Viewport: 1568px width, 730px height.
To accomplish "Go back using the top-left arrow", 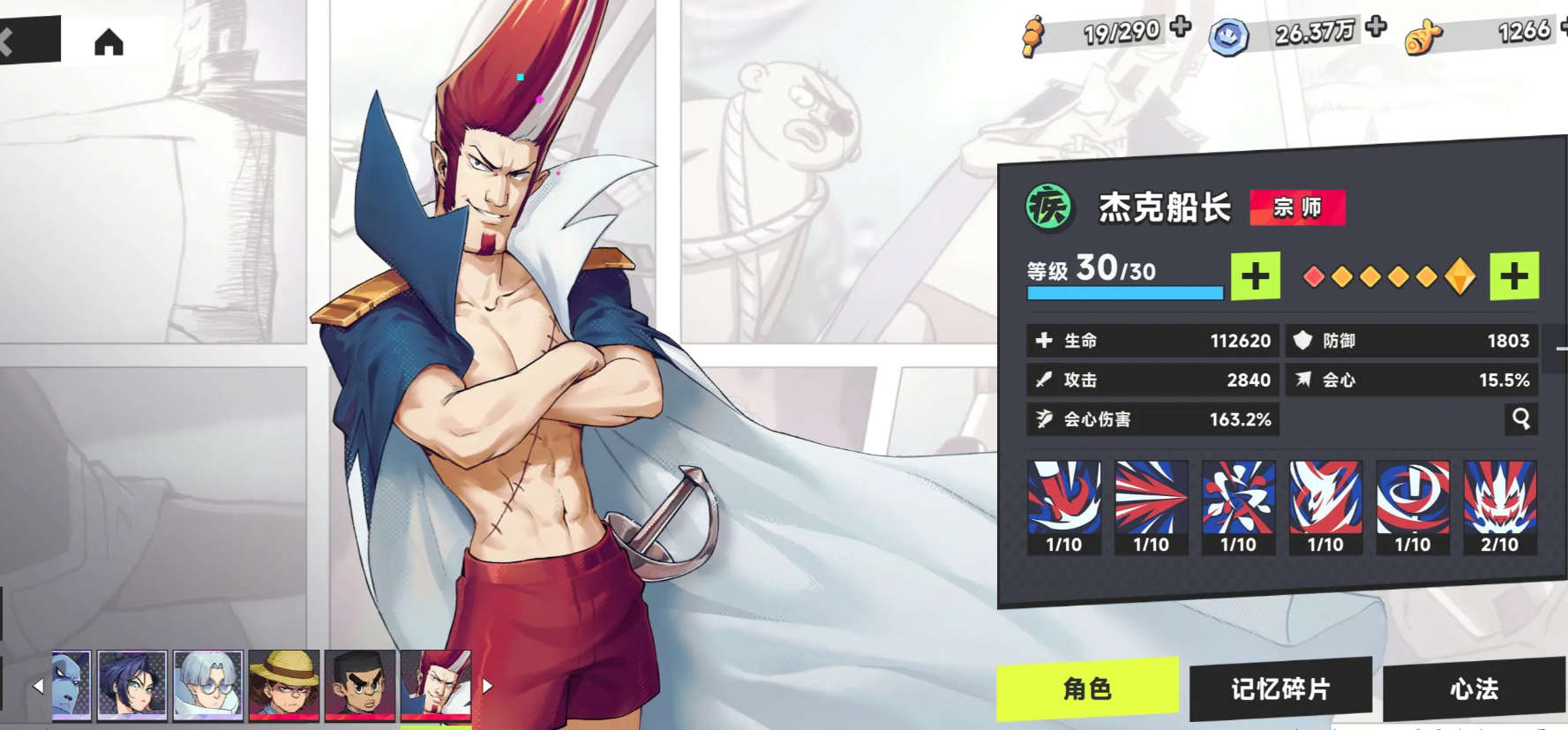I will pos(11,41).
